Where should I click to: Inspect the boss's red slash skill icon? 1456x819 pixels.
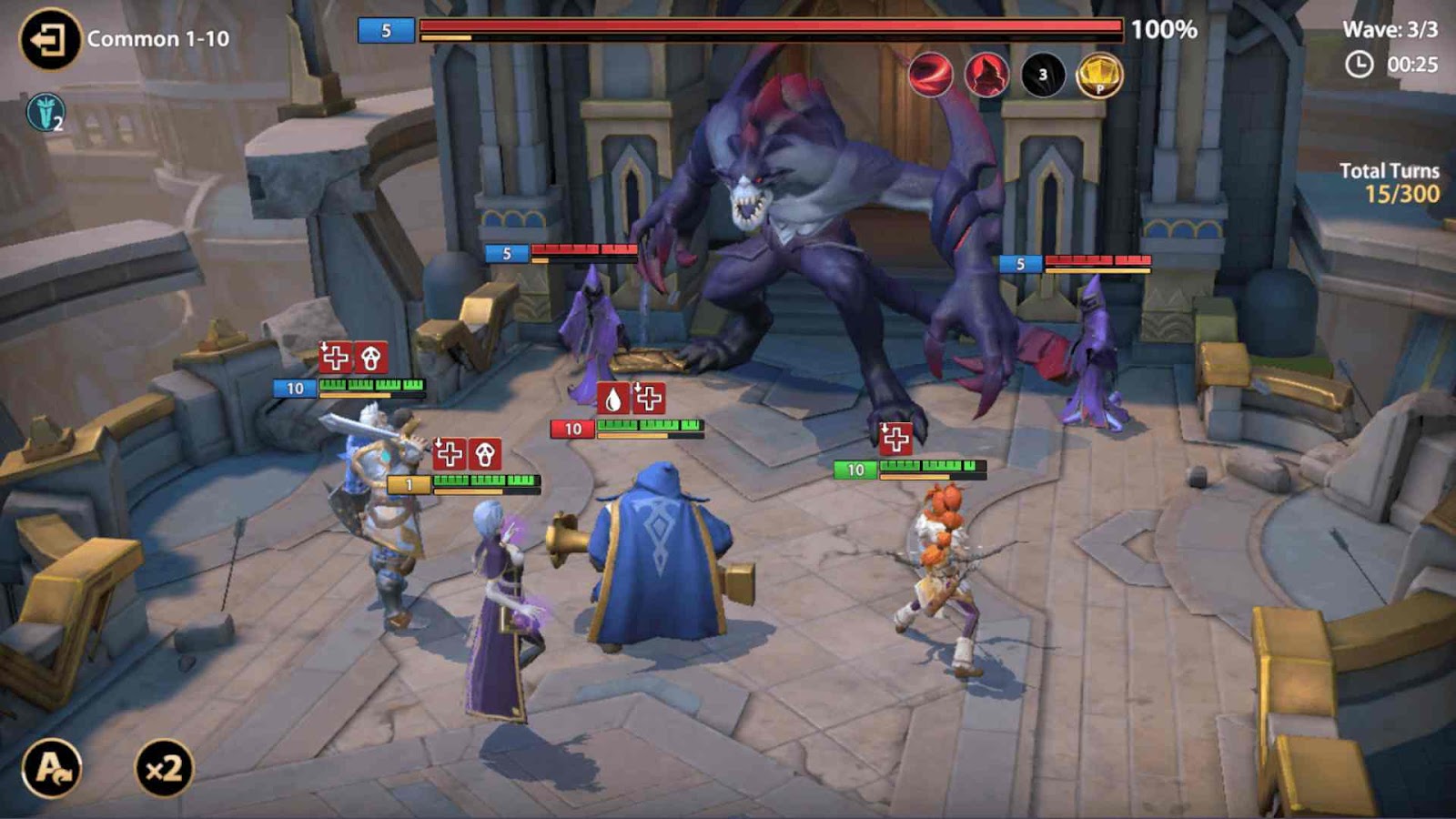[930, 75]
